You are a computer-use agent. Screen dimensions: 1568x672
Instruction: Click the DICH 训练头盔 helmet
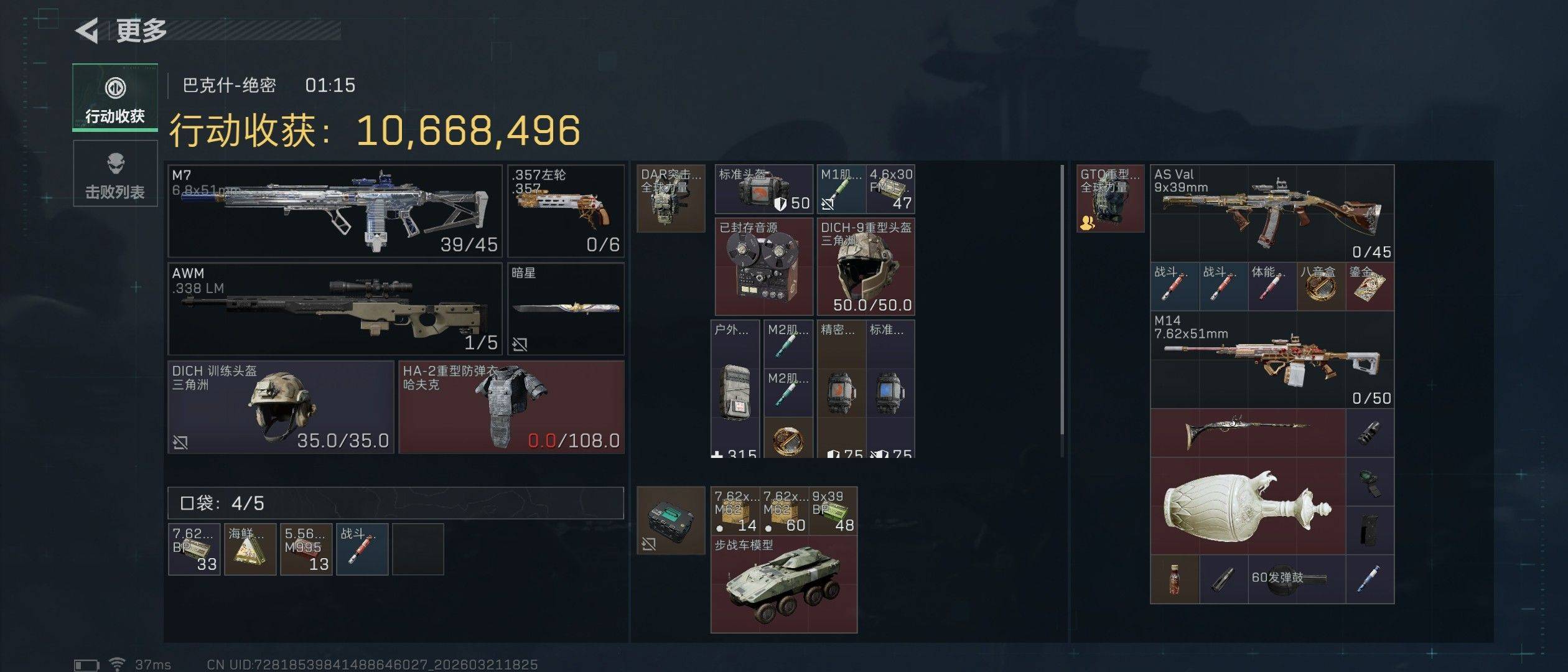[x=281, y=407]
